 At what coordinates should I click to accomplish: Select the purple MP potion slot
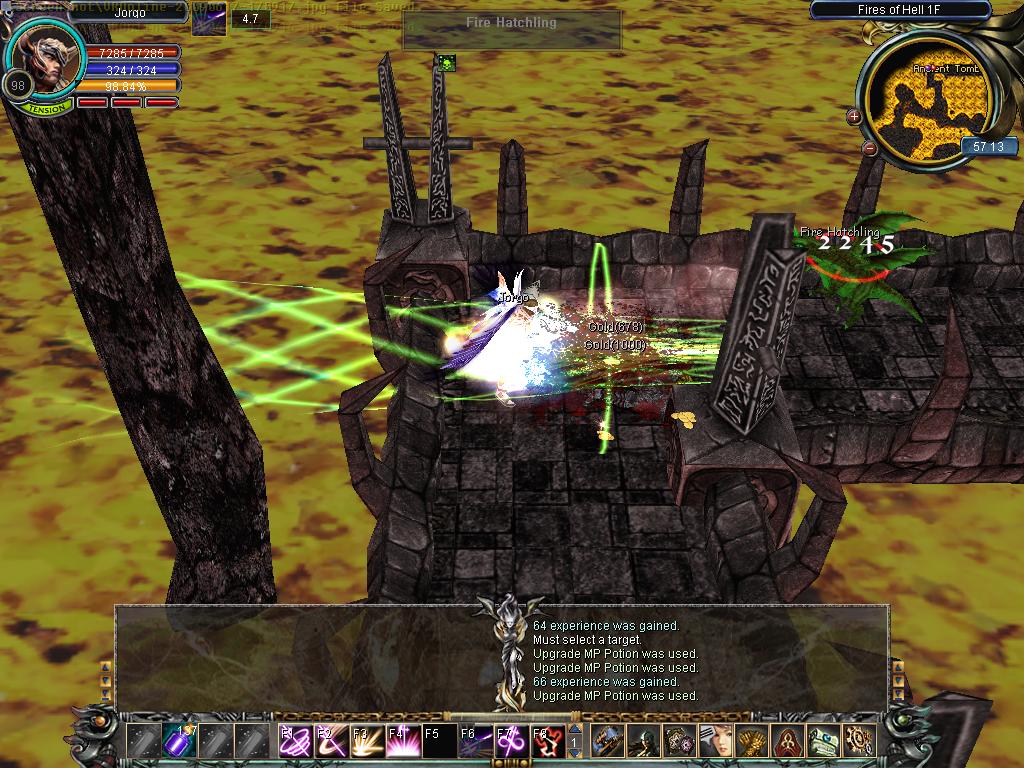pos(179,741)
